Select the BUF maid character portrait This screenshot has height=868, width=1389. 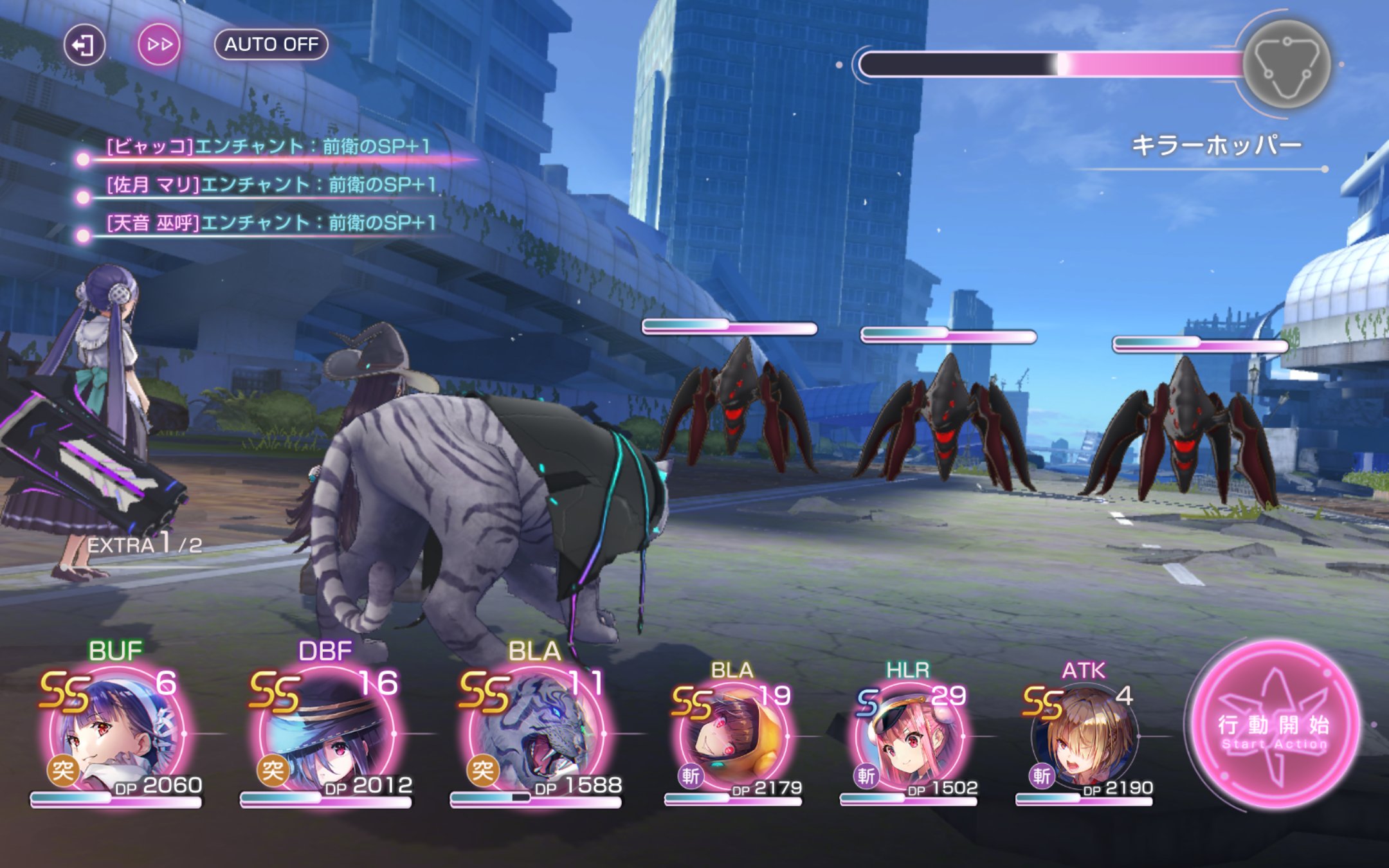click(117, 734)
